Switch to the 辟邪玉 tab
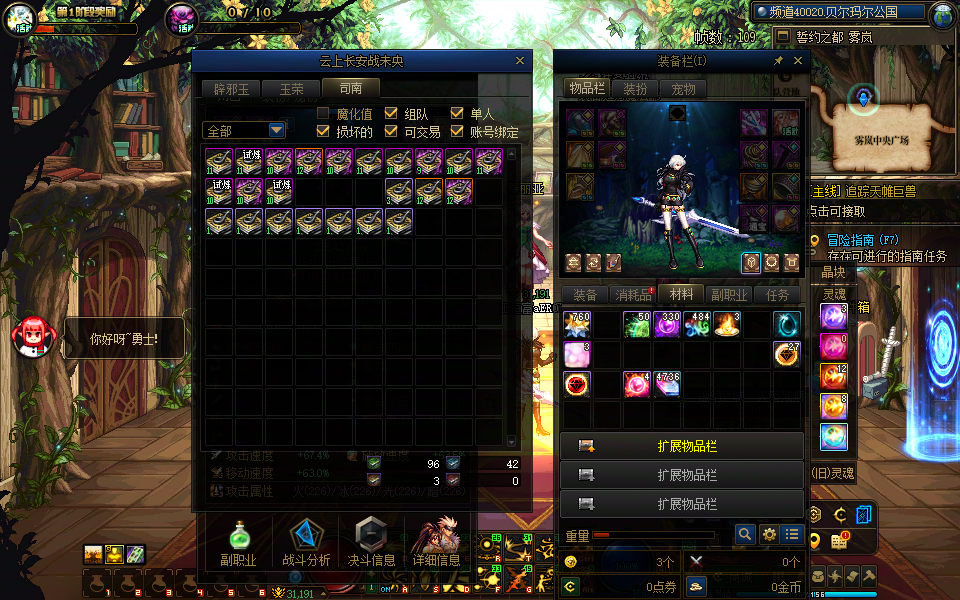 pyautogui.click(x=229, y=89)
